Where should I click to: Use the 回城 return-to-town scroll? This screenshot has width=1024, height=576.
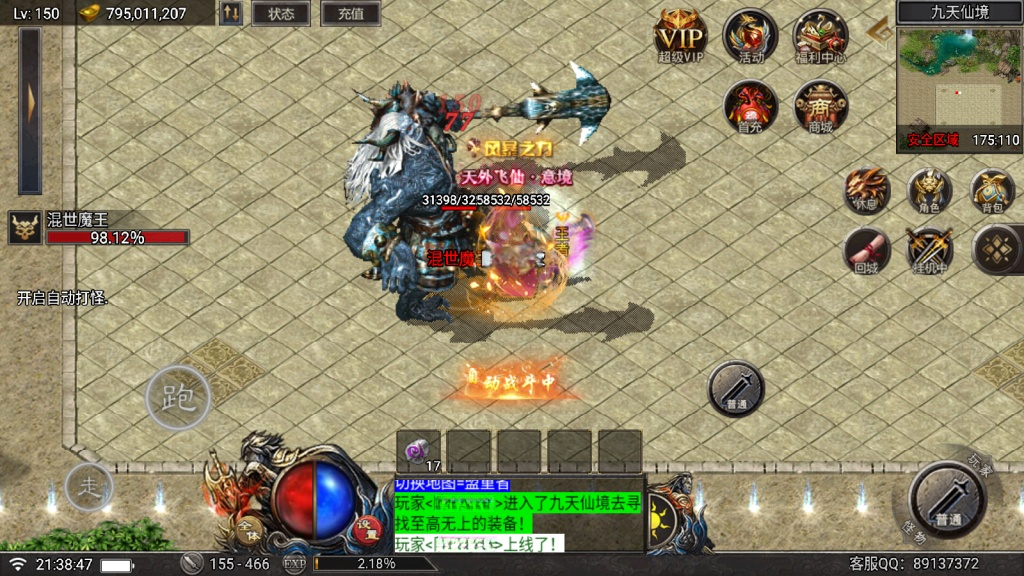point(867,250)
